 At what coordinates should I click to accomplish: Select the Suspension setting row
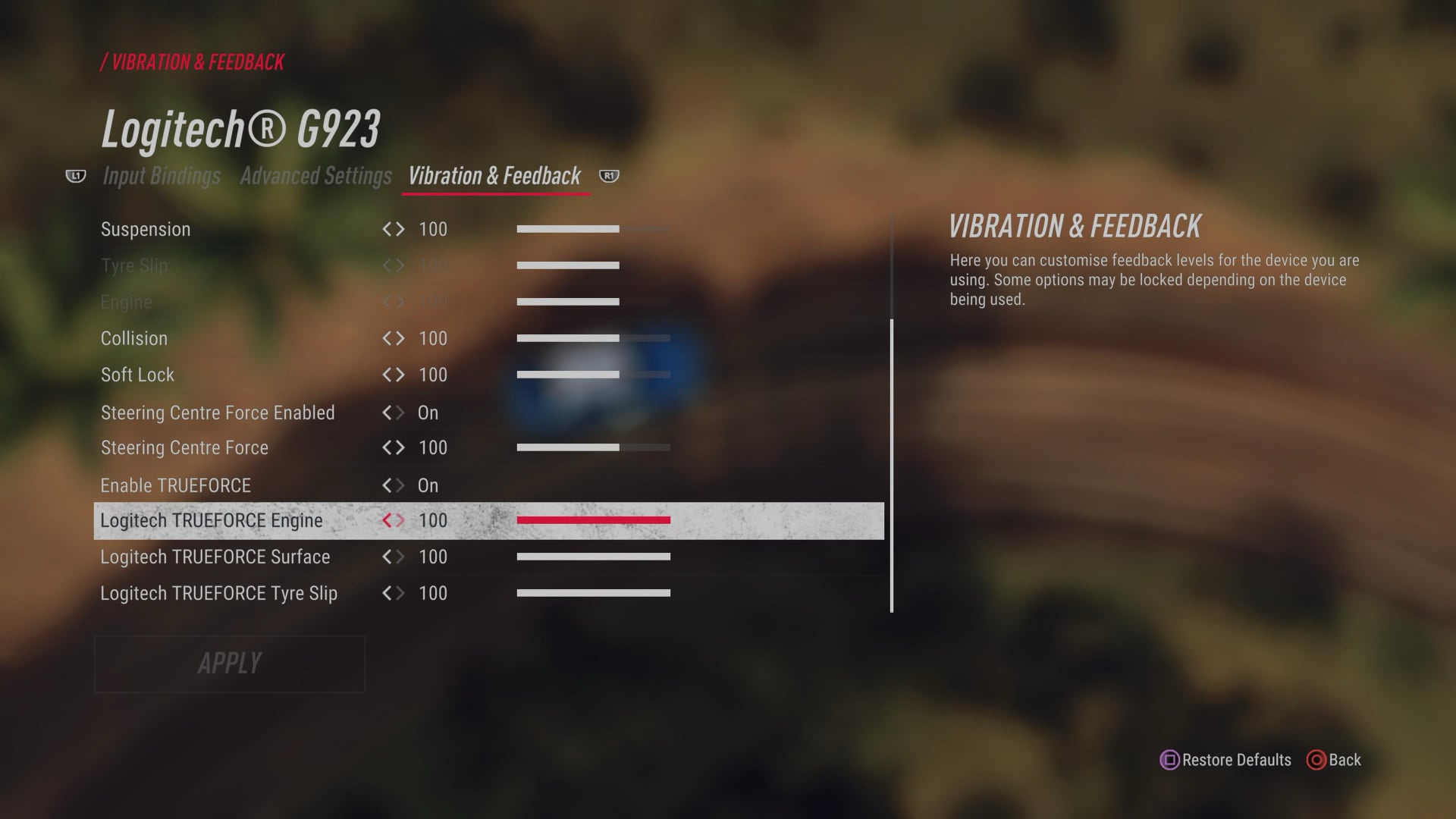tap(146, 229)
